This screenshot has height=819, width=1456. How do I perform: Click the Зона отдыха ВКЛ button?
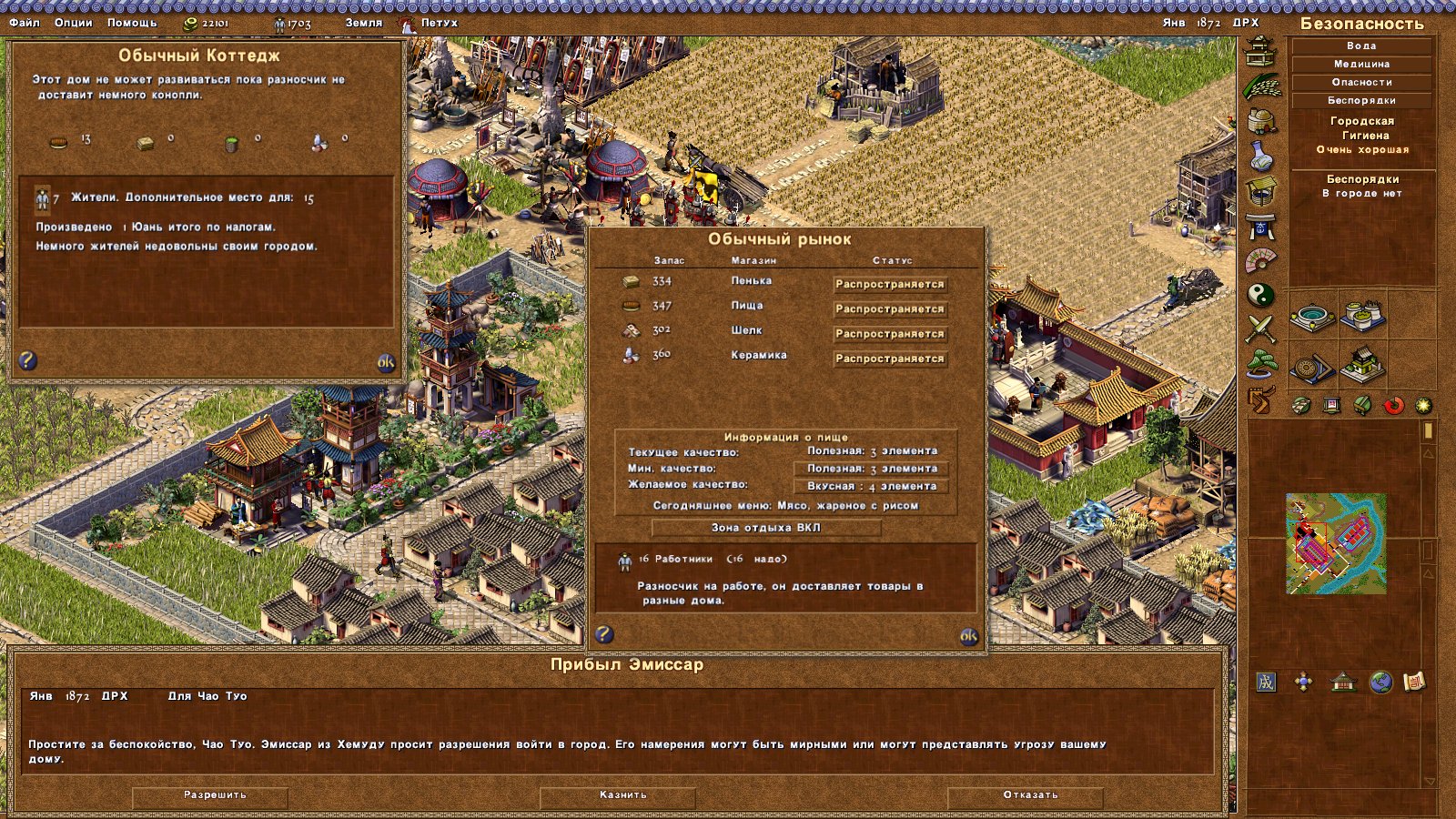tap(765, 528)
